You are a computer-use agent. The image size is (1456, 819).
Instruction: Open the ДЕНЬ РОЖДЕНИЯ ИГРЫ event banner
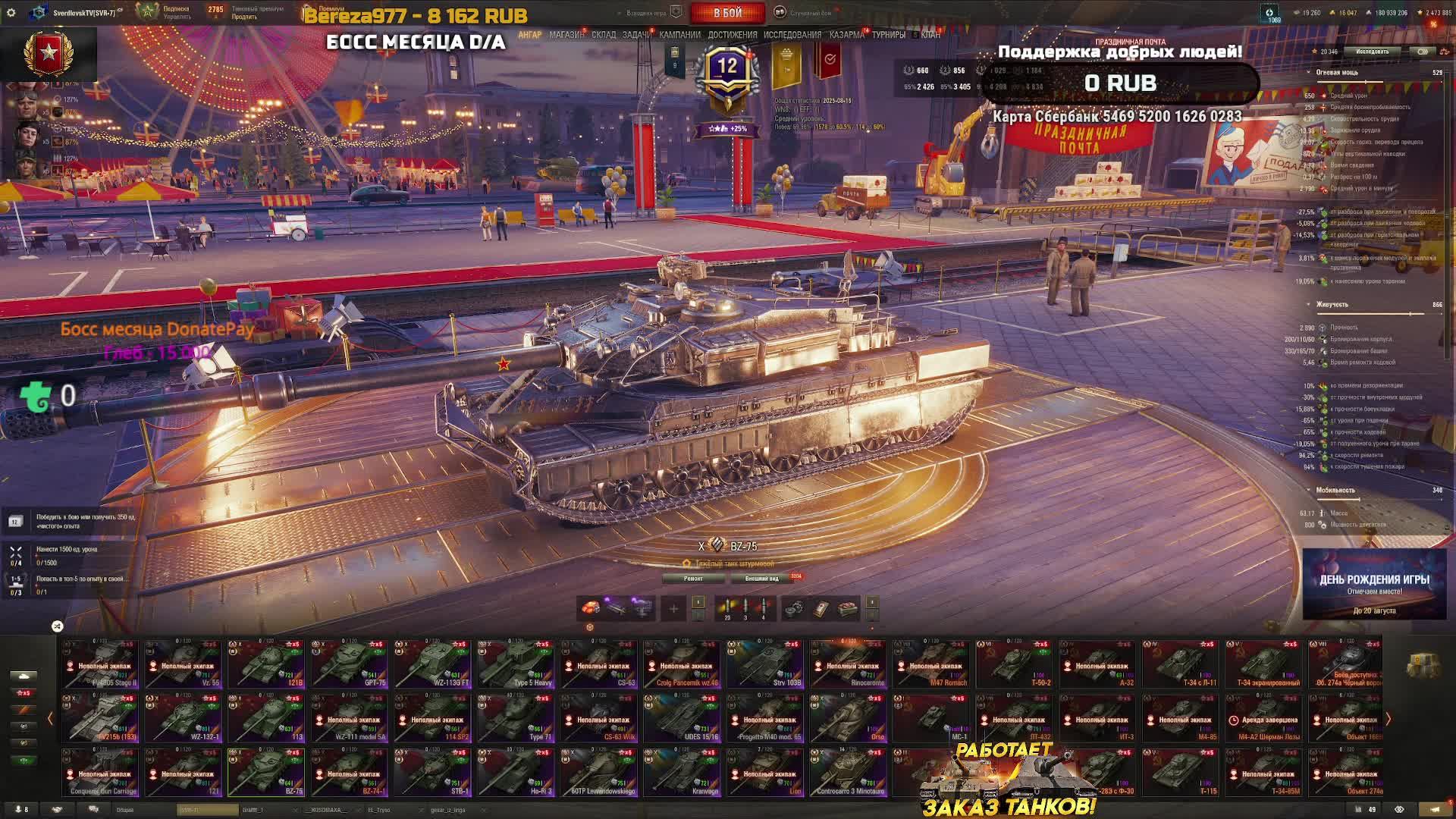tap(1374, 585)
